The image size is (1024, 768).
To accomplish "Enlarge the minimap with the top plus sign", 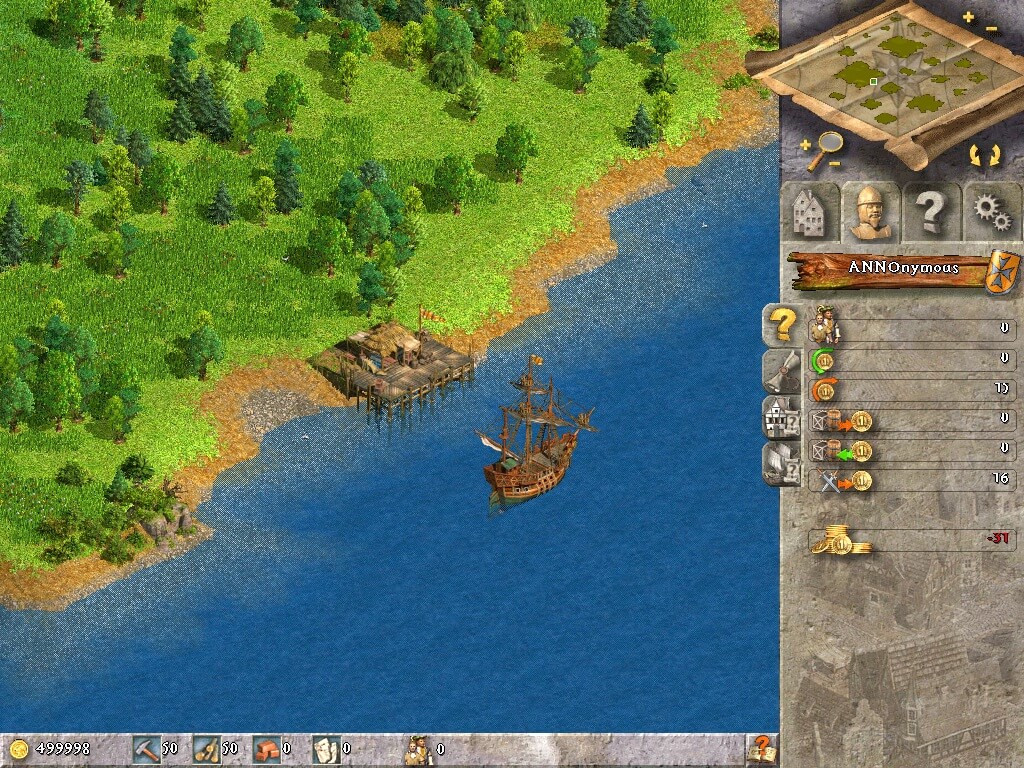I will 968,17.
